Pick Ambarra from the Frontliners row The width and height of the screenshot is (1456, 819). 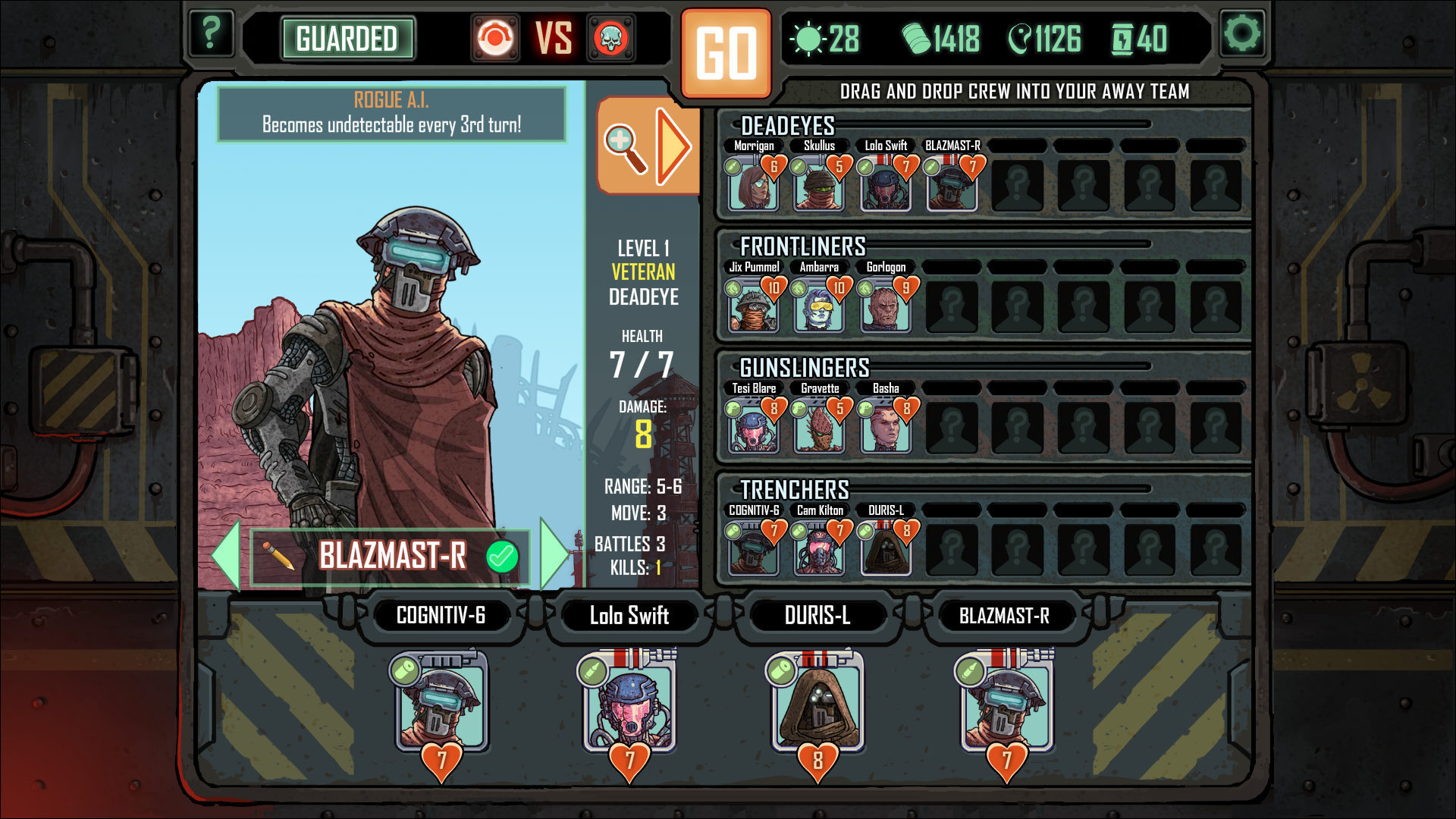click(x=819, y=306)
